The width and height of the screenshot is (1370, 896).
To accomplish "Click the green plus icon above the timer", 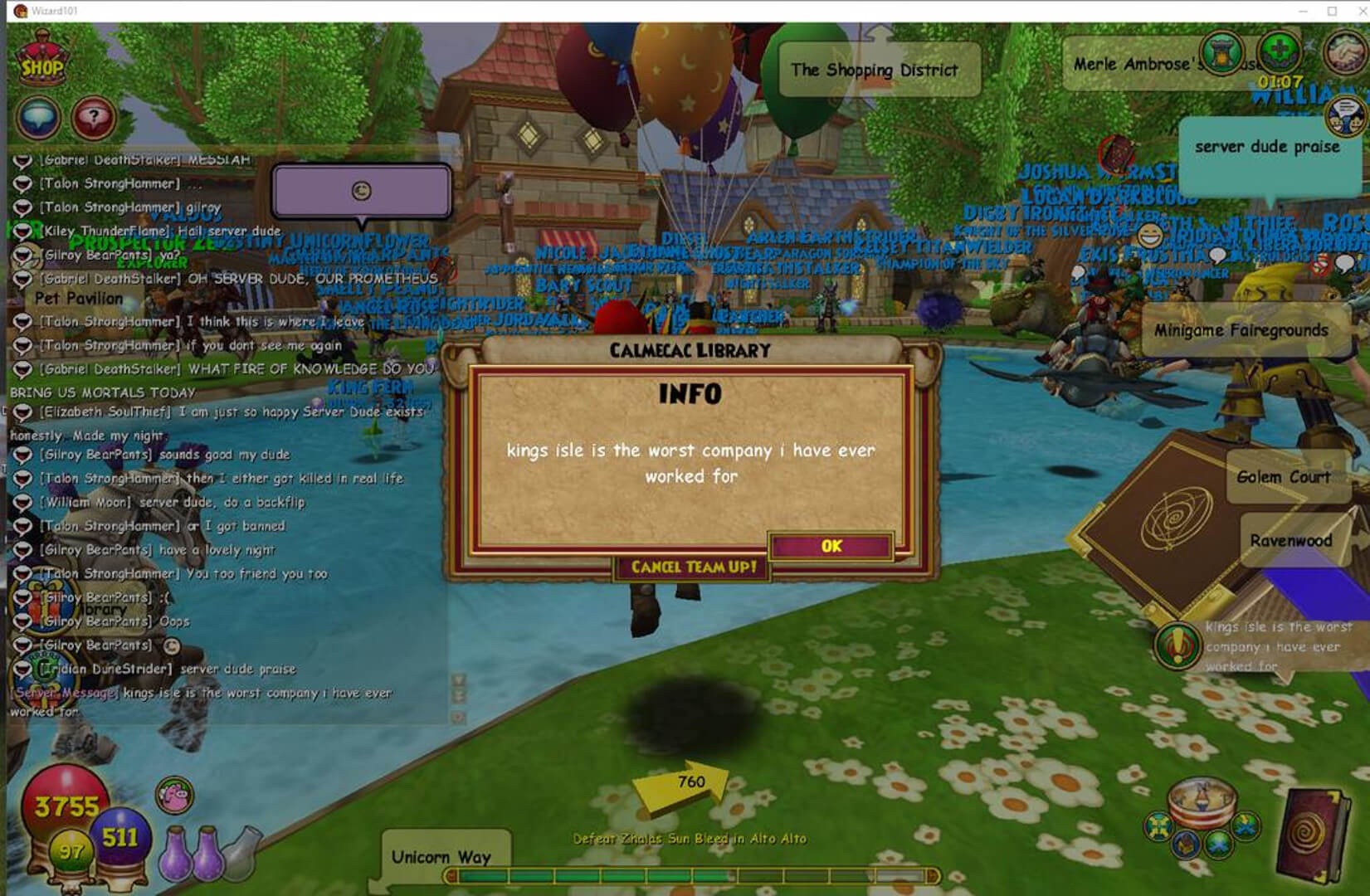I will (x=1279, y=51).
